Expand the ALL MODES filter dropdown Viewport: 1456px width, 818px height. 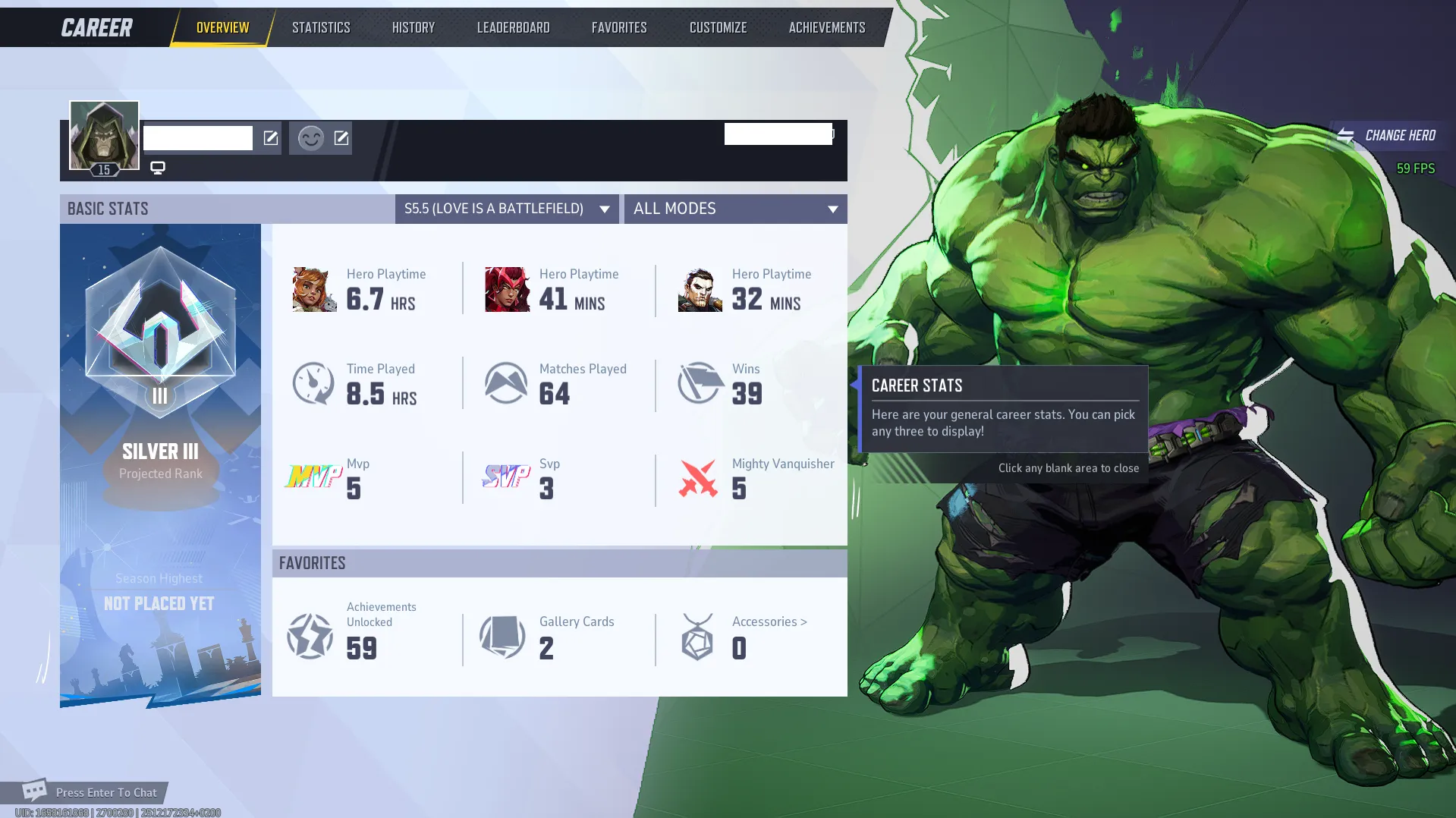click(x=734, y=209)
